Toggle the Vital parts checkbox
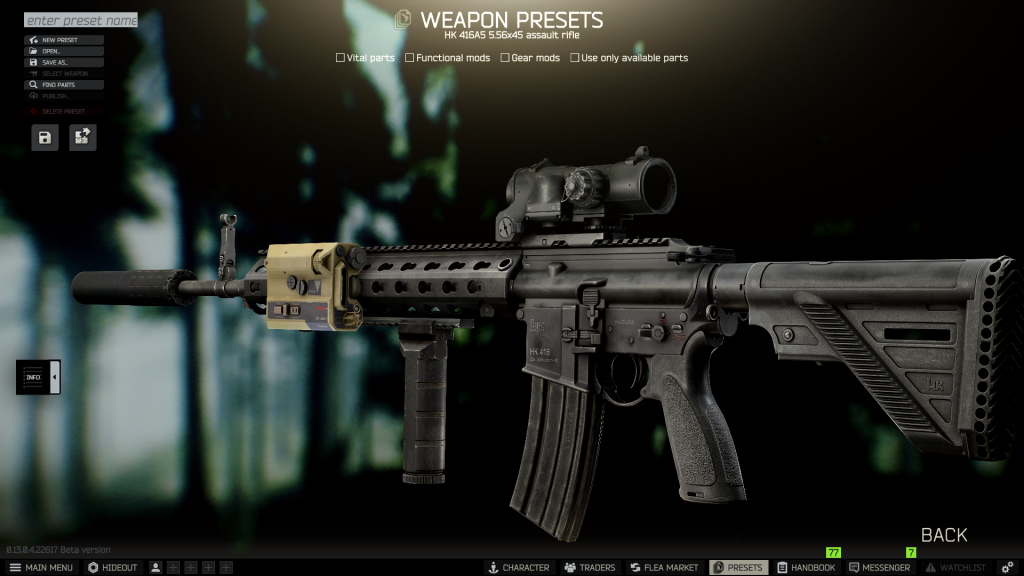1024x576 pixels. 341,58
